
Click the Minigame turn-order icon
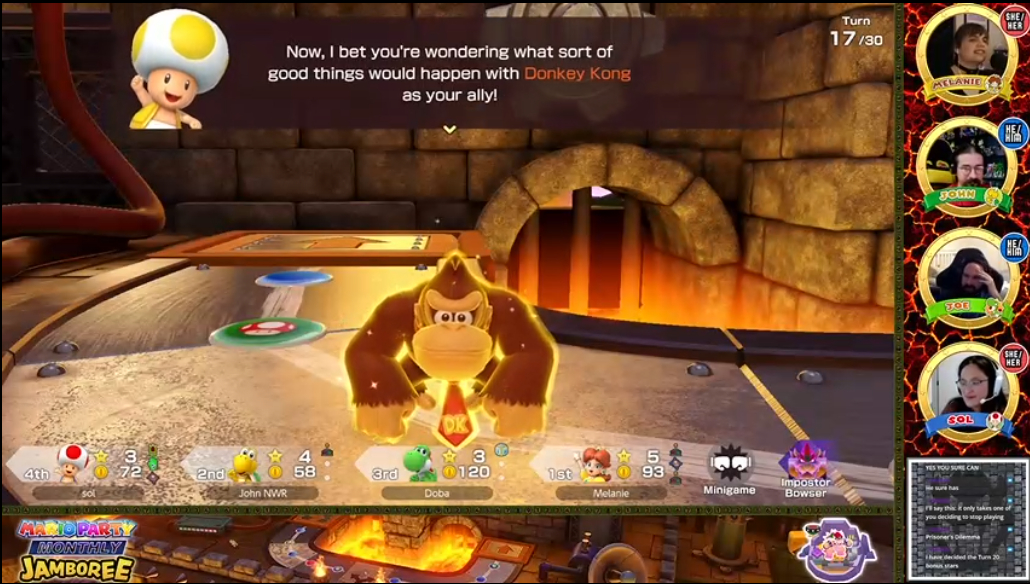[730, 471]
